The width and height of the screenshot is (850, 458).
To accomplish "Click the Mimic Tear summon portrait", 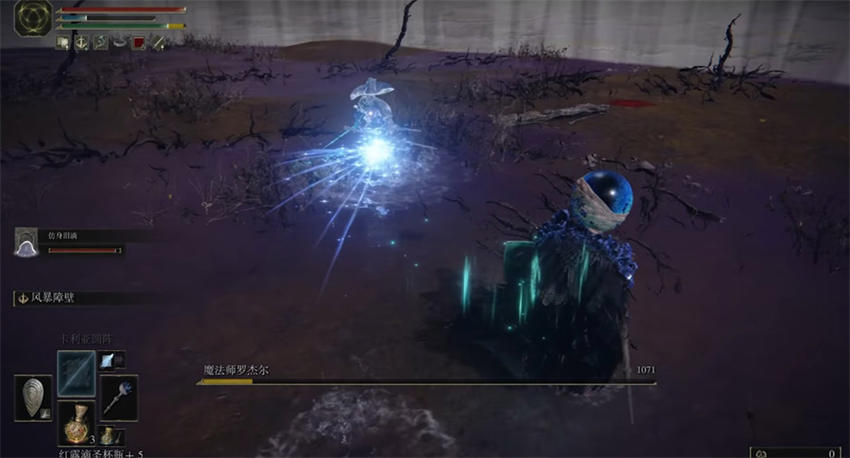I will (26, 241).
